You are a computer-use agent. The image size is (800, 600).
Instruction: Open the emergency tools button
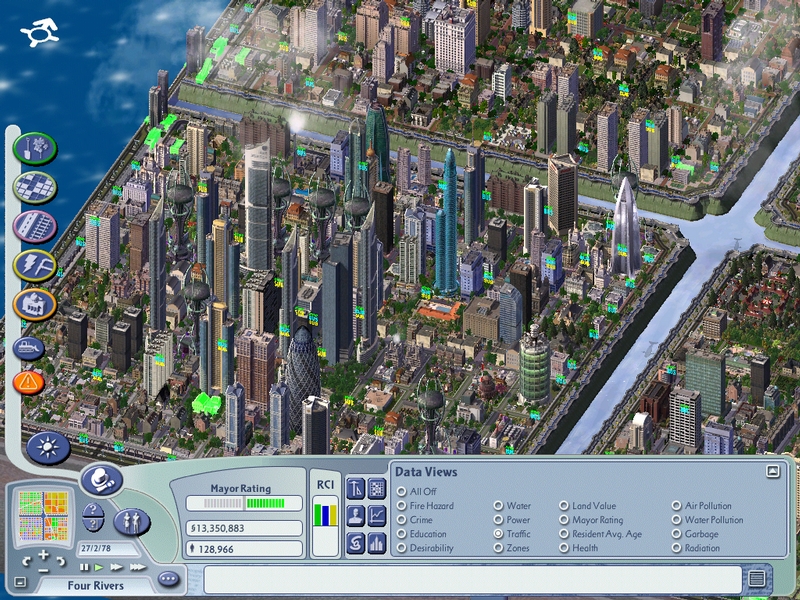29,380
